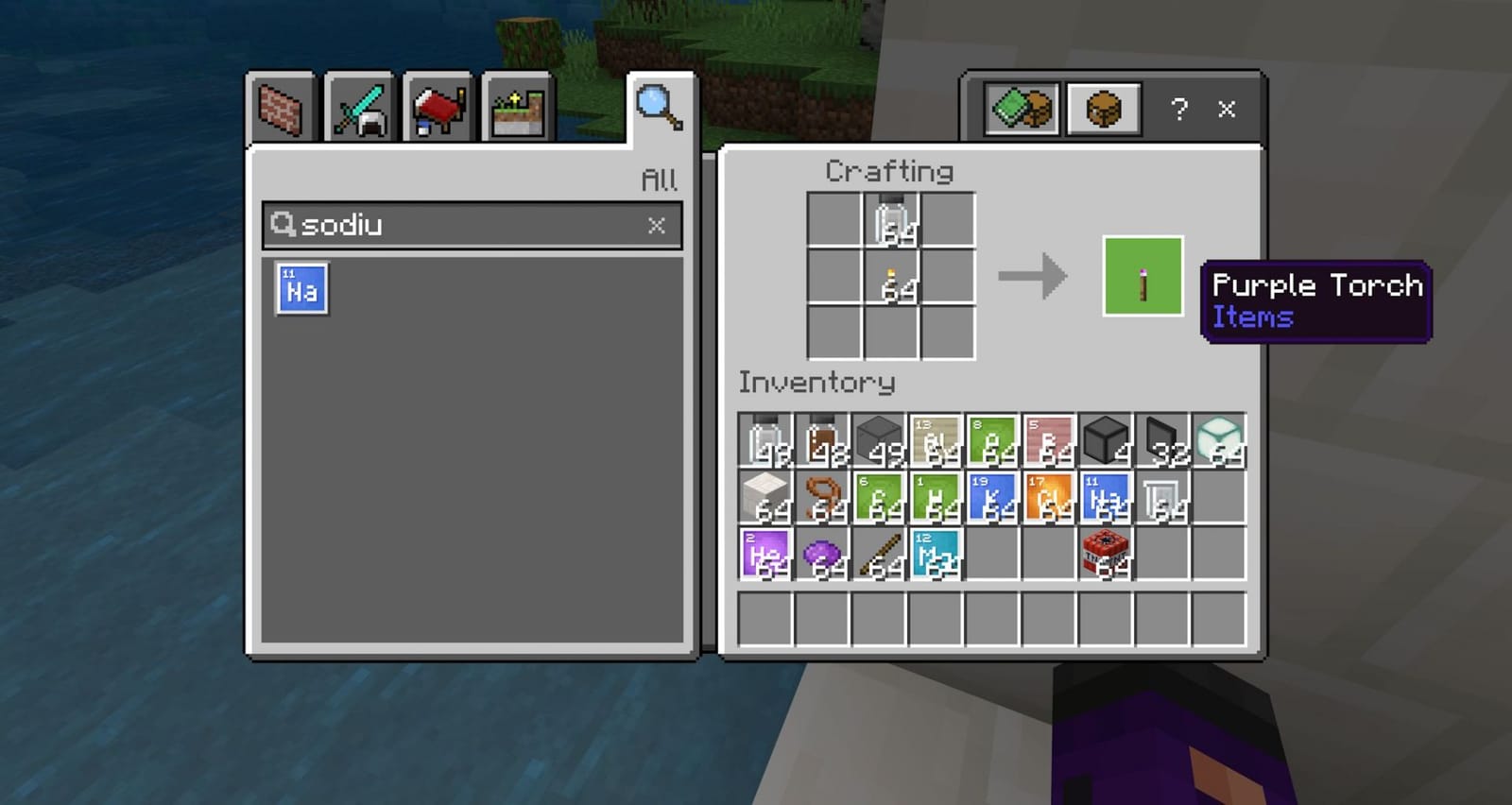
Task: Click the help question mark button
Action: pyautogui.click(x=1177, y=109)
